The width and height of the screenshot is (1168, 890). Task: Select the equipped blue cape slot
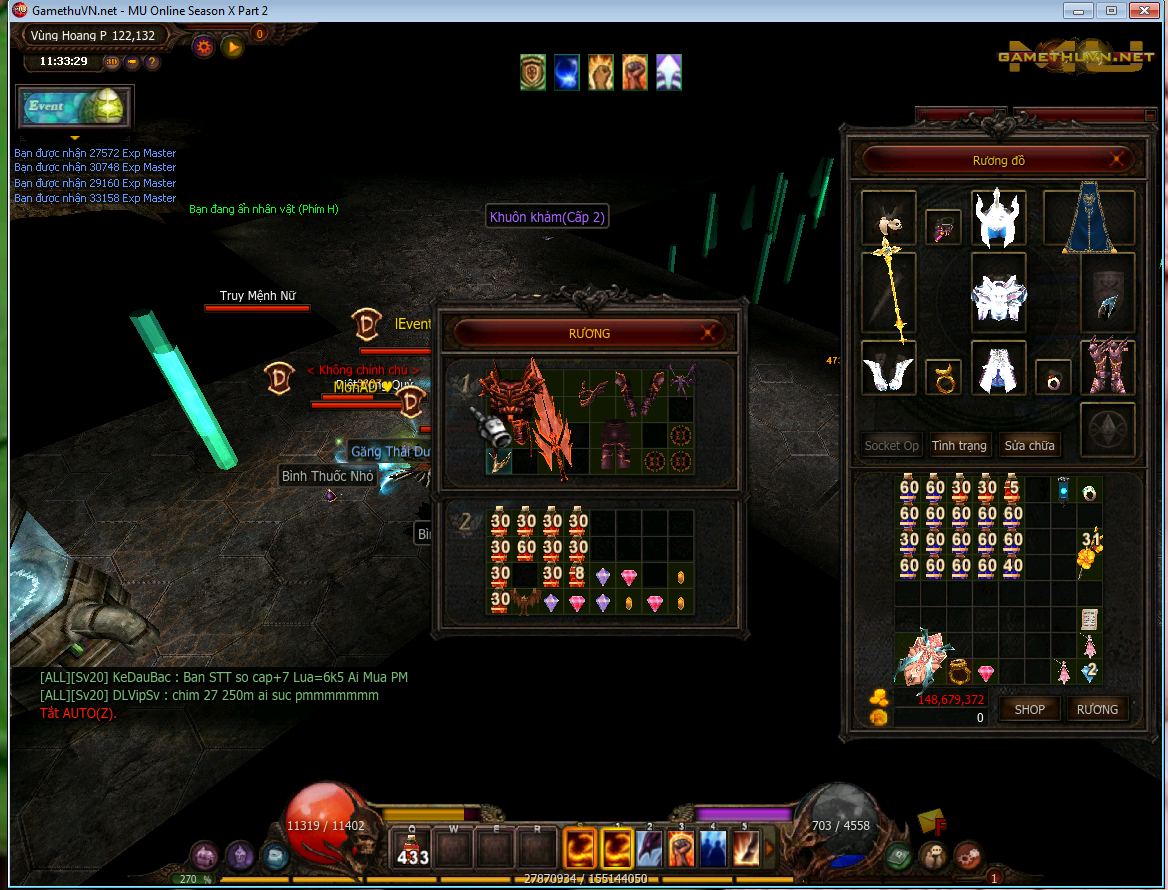point(1089,219)
